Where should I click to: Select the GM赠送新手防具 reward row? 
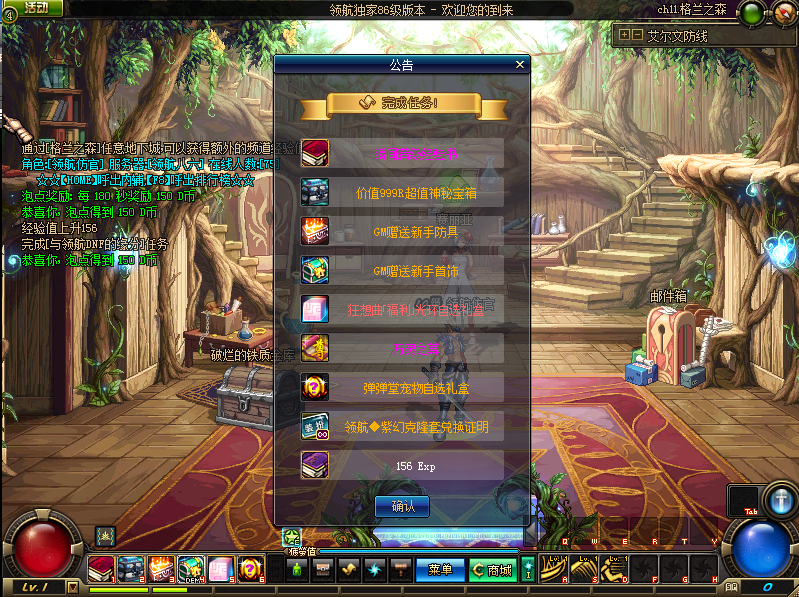pos(403,231)
